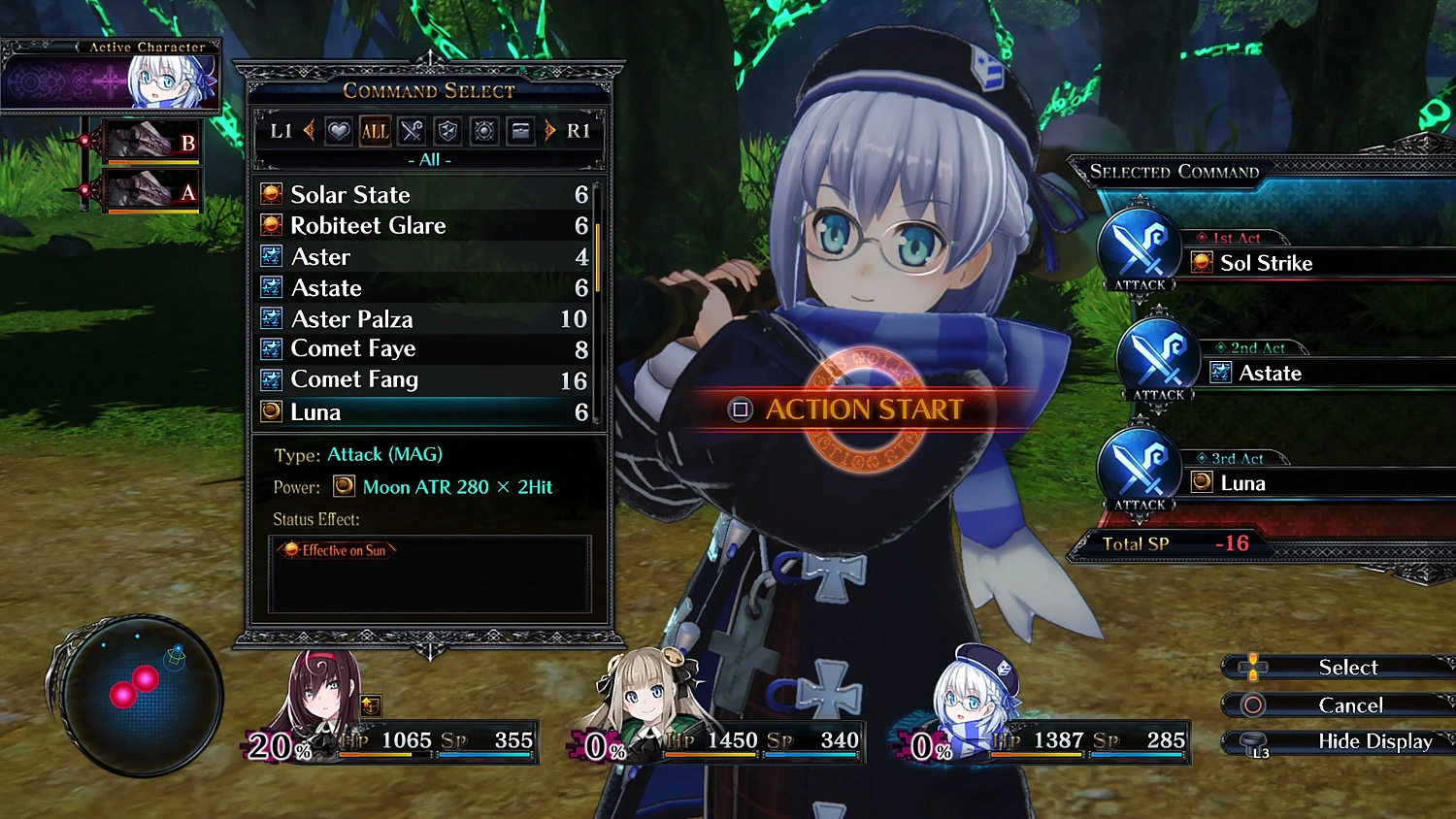Viewport: 1456px width, 819px height.
Task: Switch to the Command Select panel header
Action: pyautogui.click(x=429, y=90)
